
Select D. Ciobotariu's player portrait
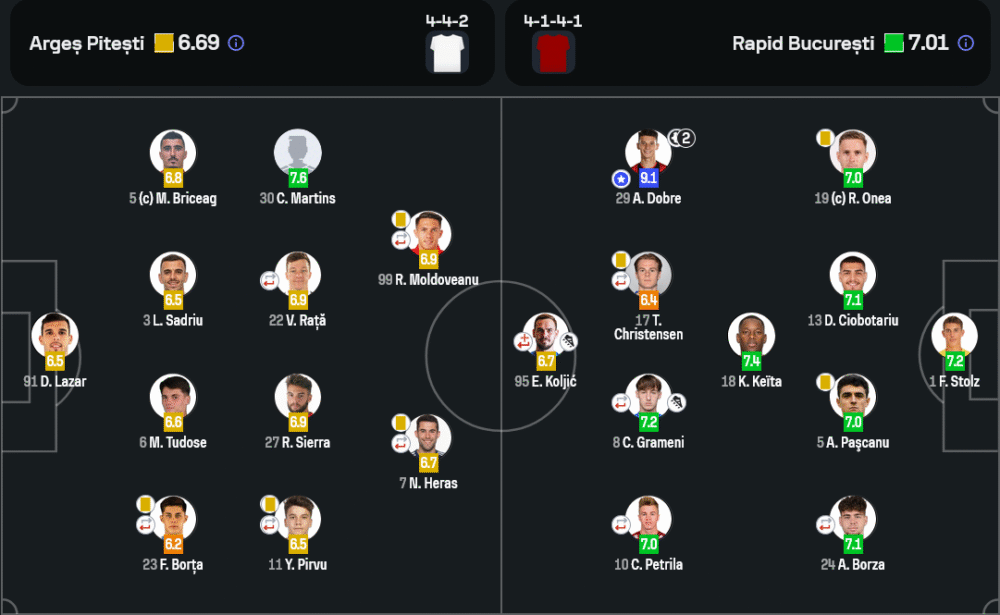click(x=852, y=275)
